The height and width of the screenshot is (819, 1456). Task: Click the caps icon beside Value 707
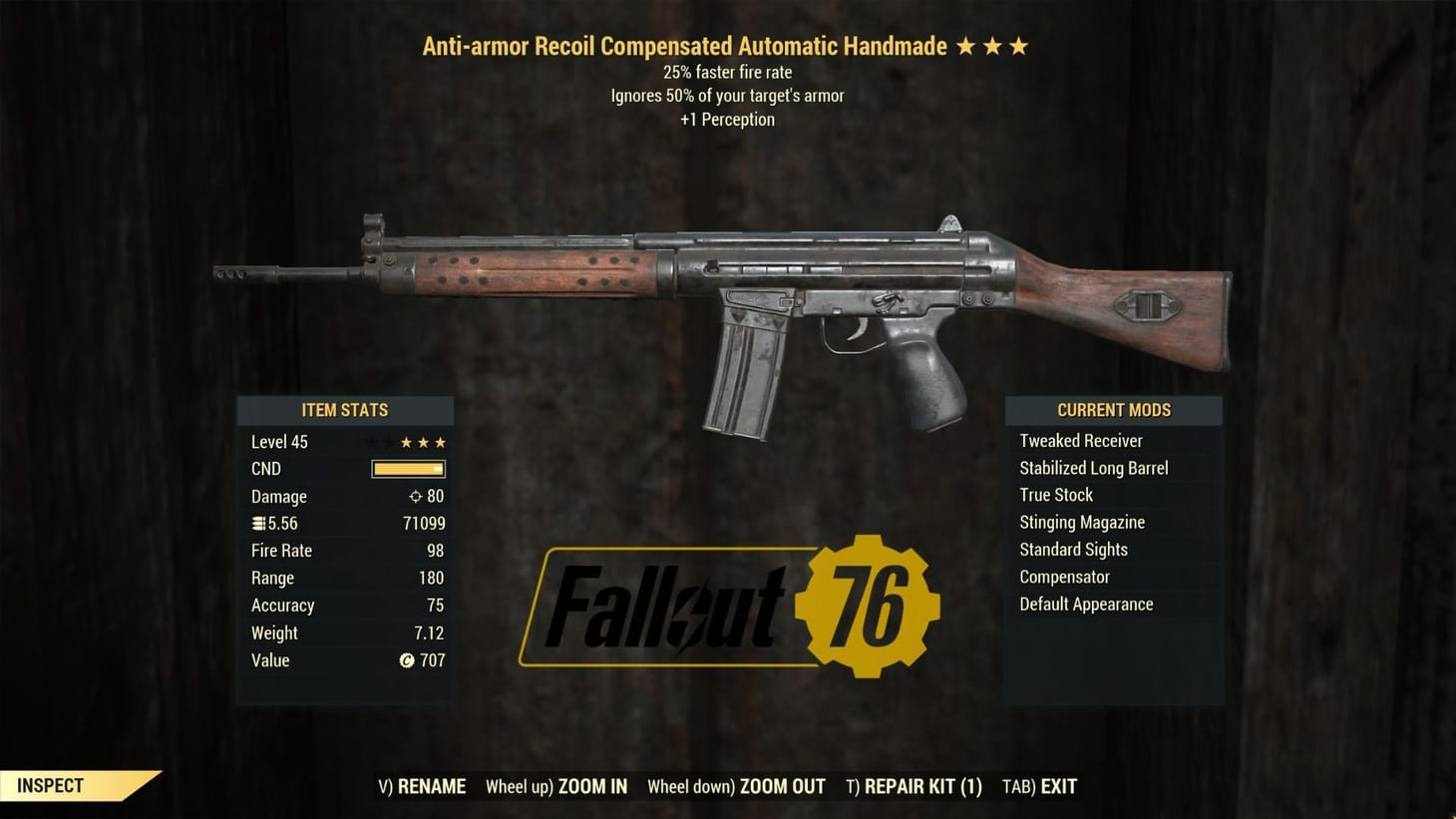(x=408, y=660)
